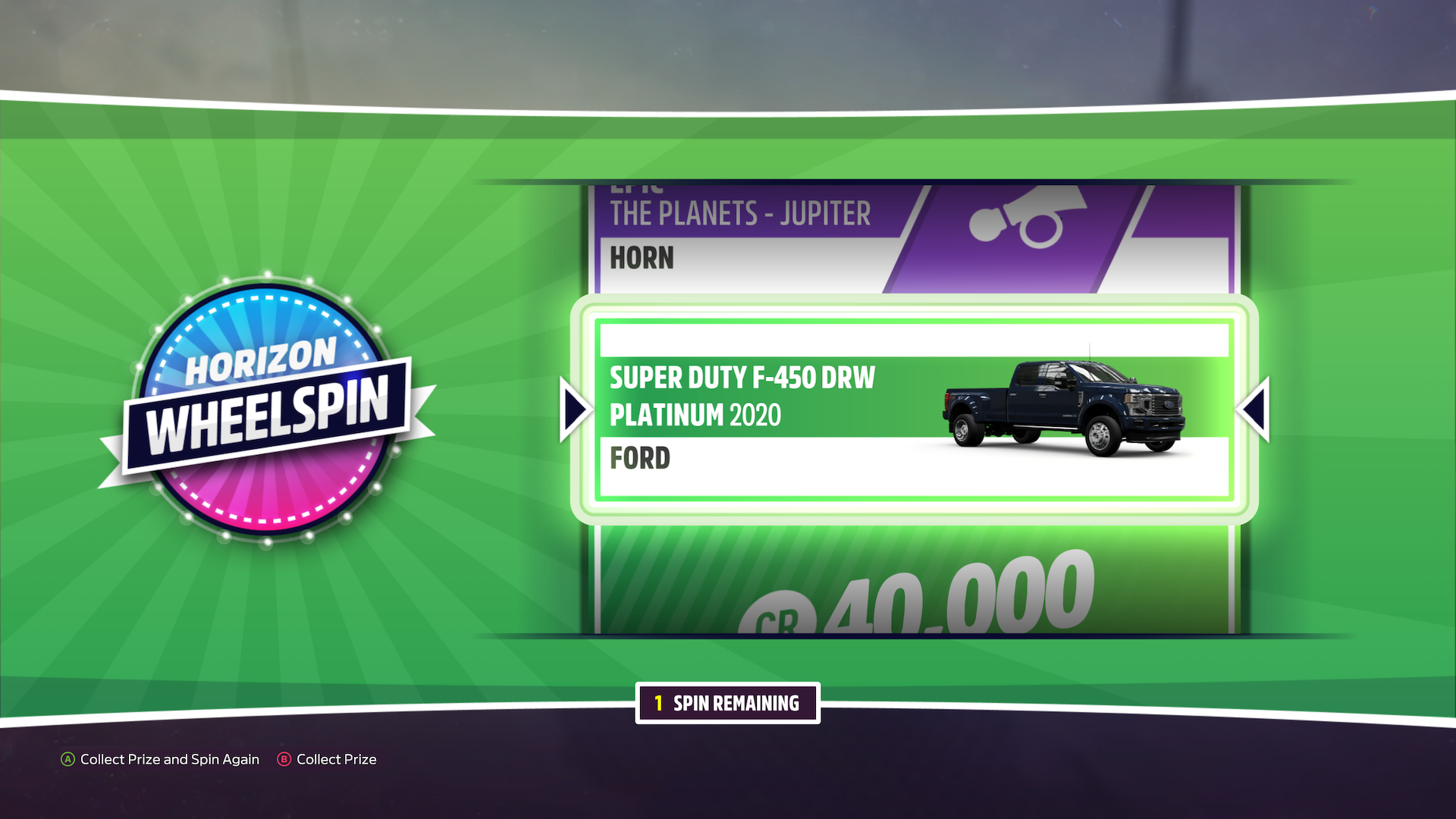Choose Collect Prize and Spin Again
The width and height of the screenshot is (1456, 819).
click(161, 759)
